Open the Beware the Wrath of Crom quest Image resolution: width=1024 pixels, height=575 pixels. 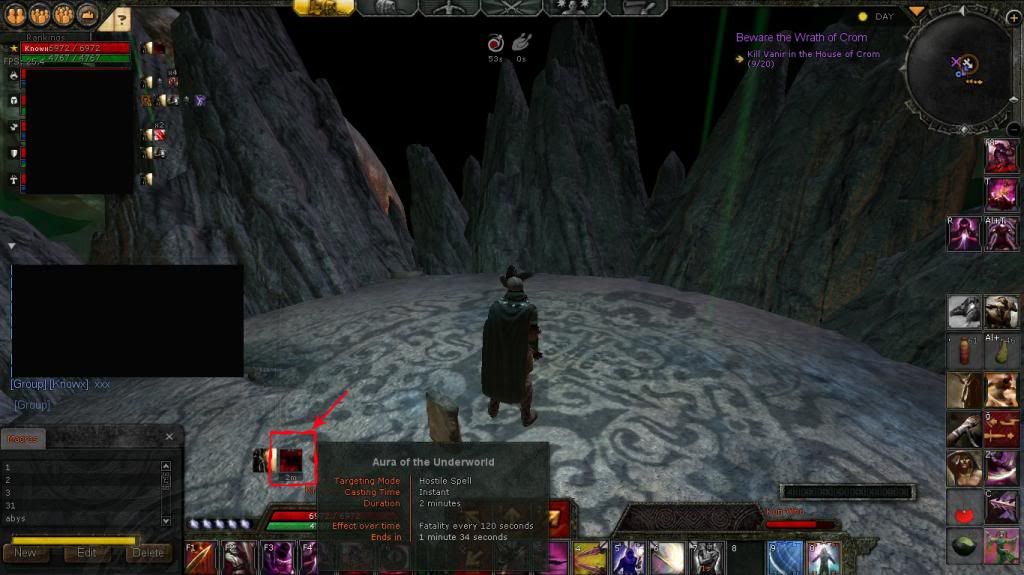pos(801,37)
